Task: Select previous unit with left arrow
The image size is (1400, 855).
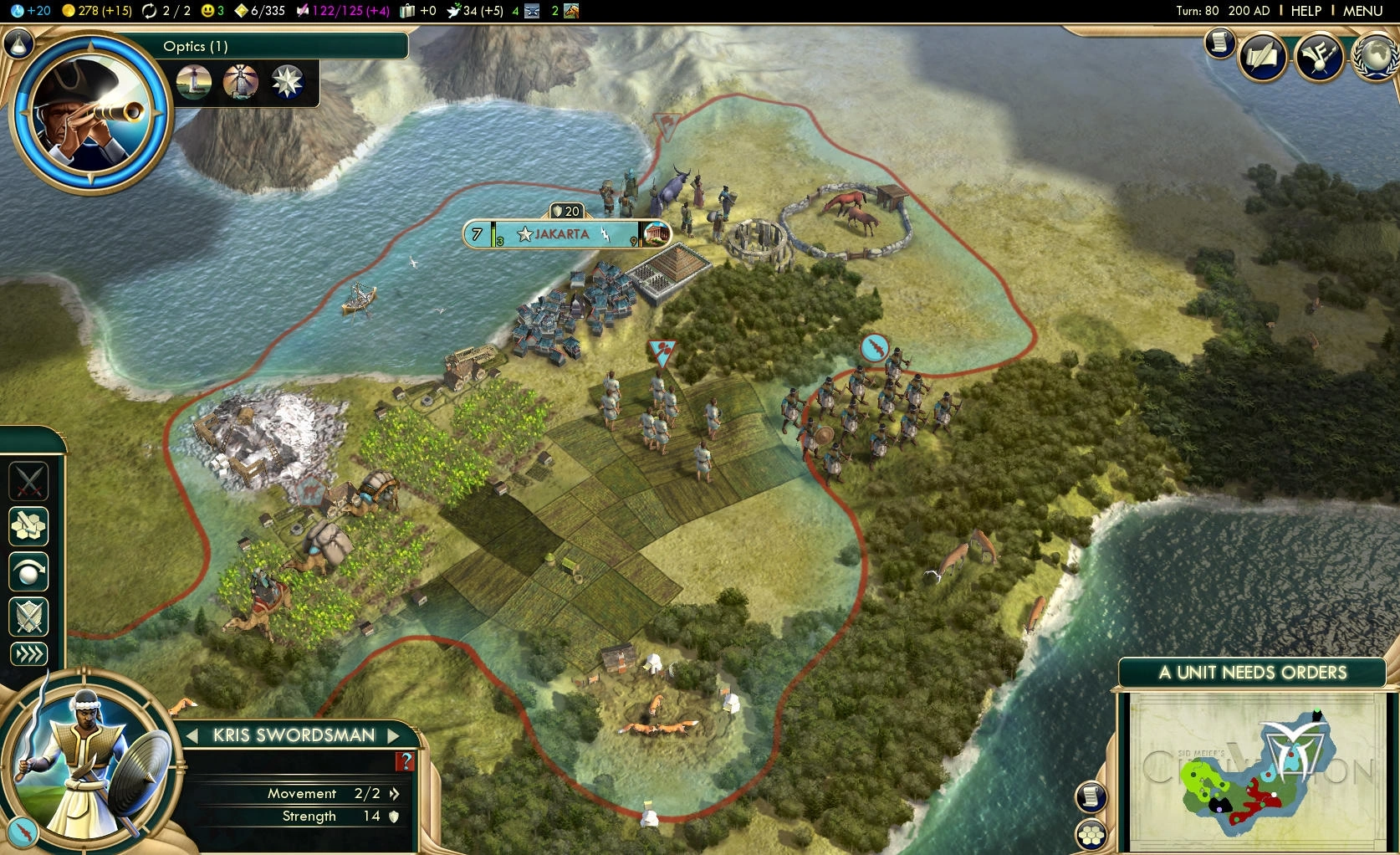Action: click(192, 735)
